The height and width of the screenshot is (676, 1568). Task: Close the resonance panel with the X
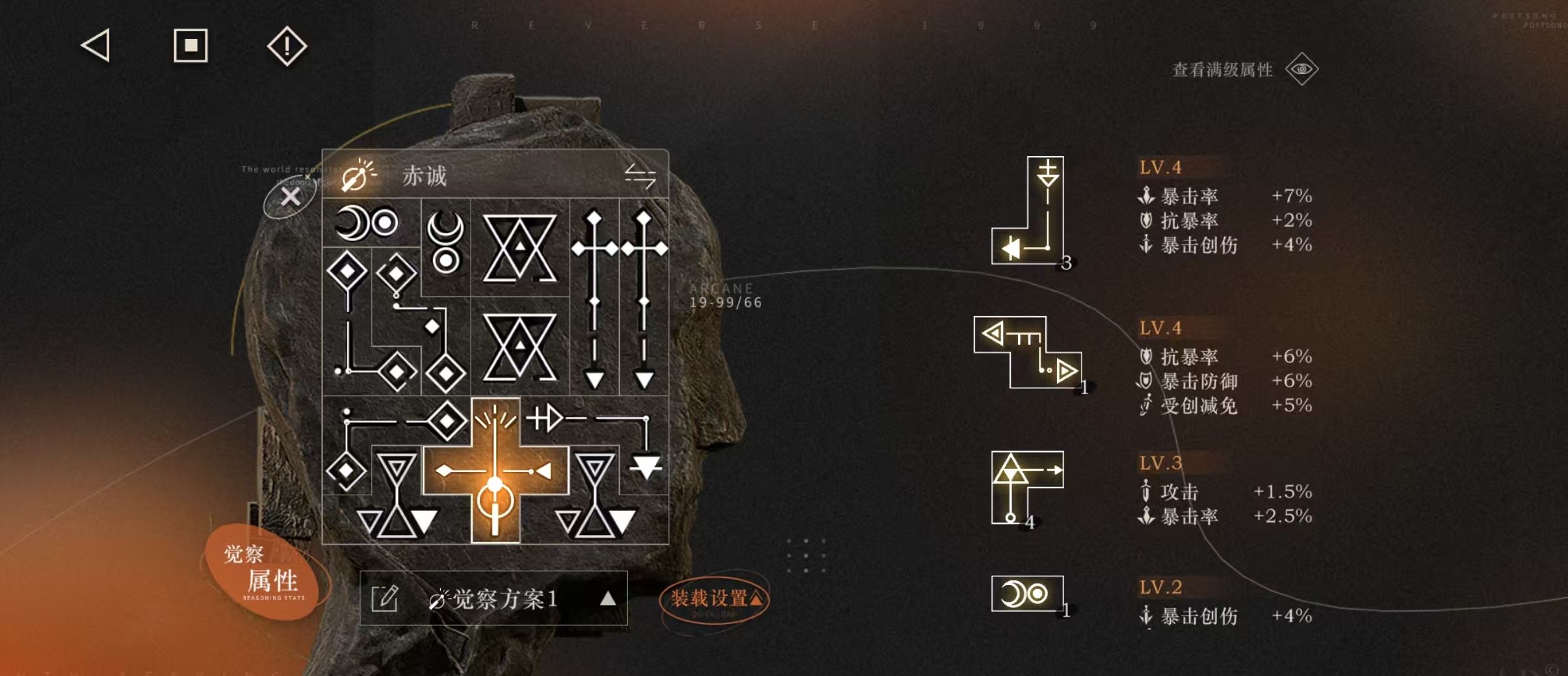[290, 196]
